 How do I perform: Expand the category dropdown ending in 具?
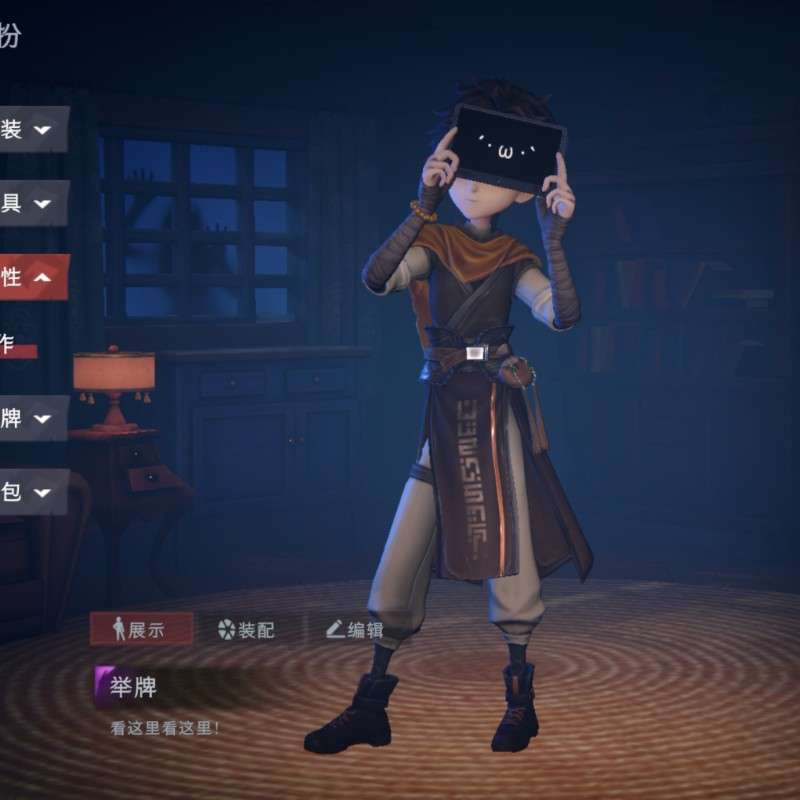(x=30, y=203)
